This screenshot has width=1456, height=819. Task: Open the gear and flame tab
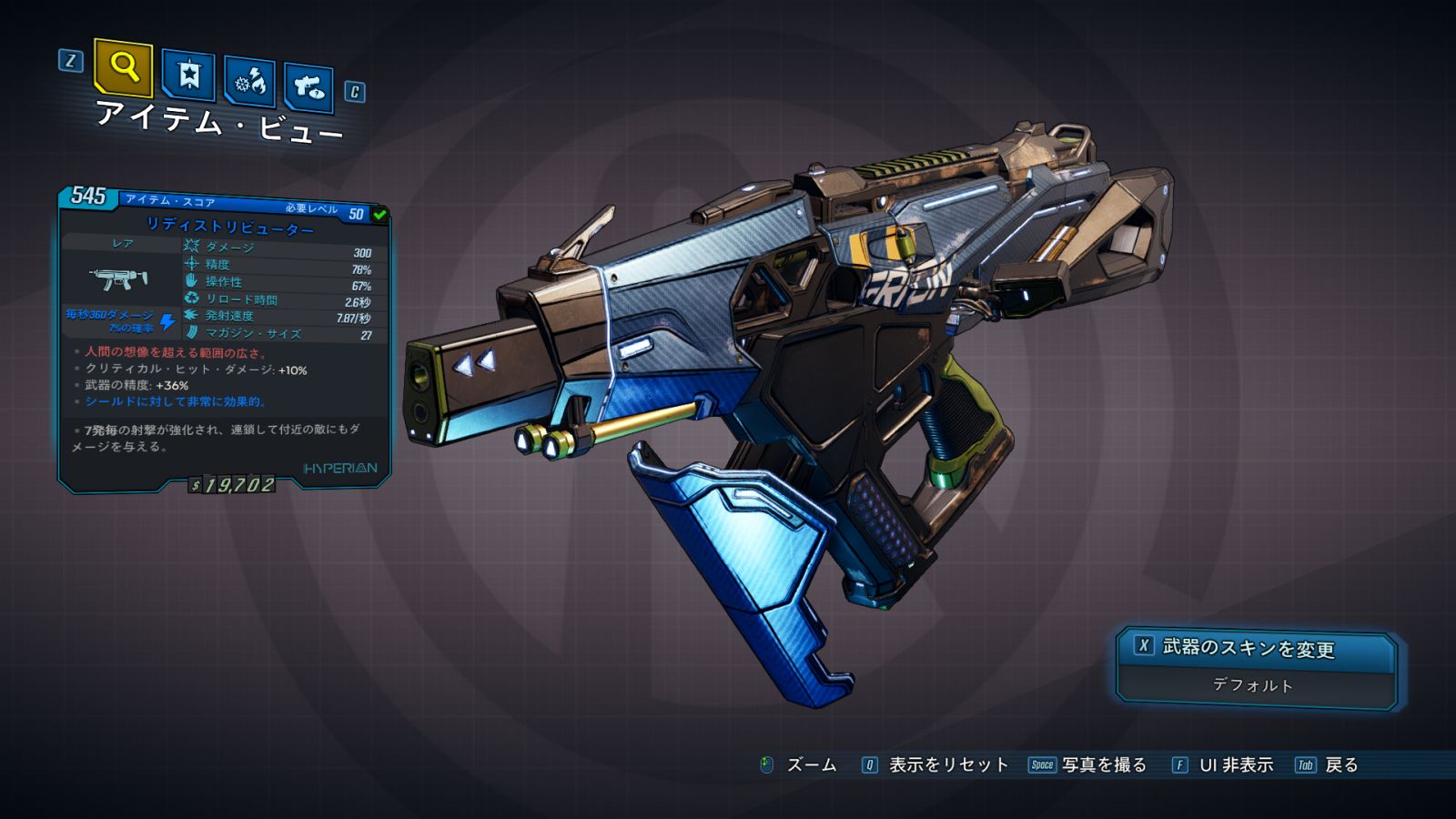(249, 82)
